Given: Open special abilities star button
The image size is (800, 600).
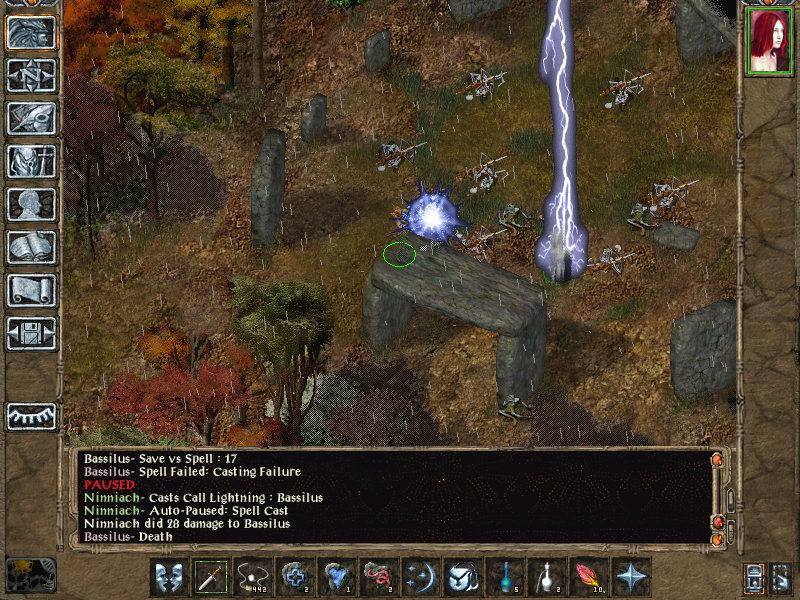Looking at the screenshot, I should [632, 577].
